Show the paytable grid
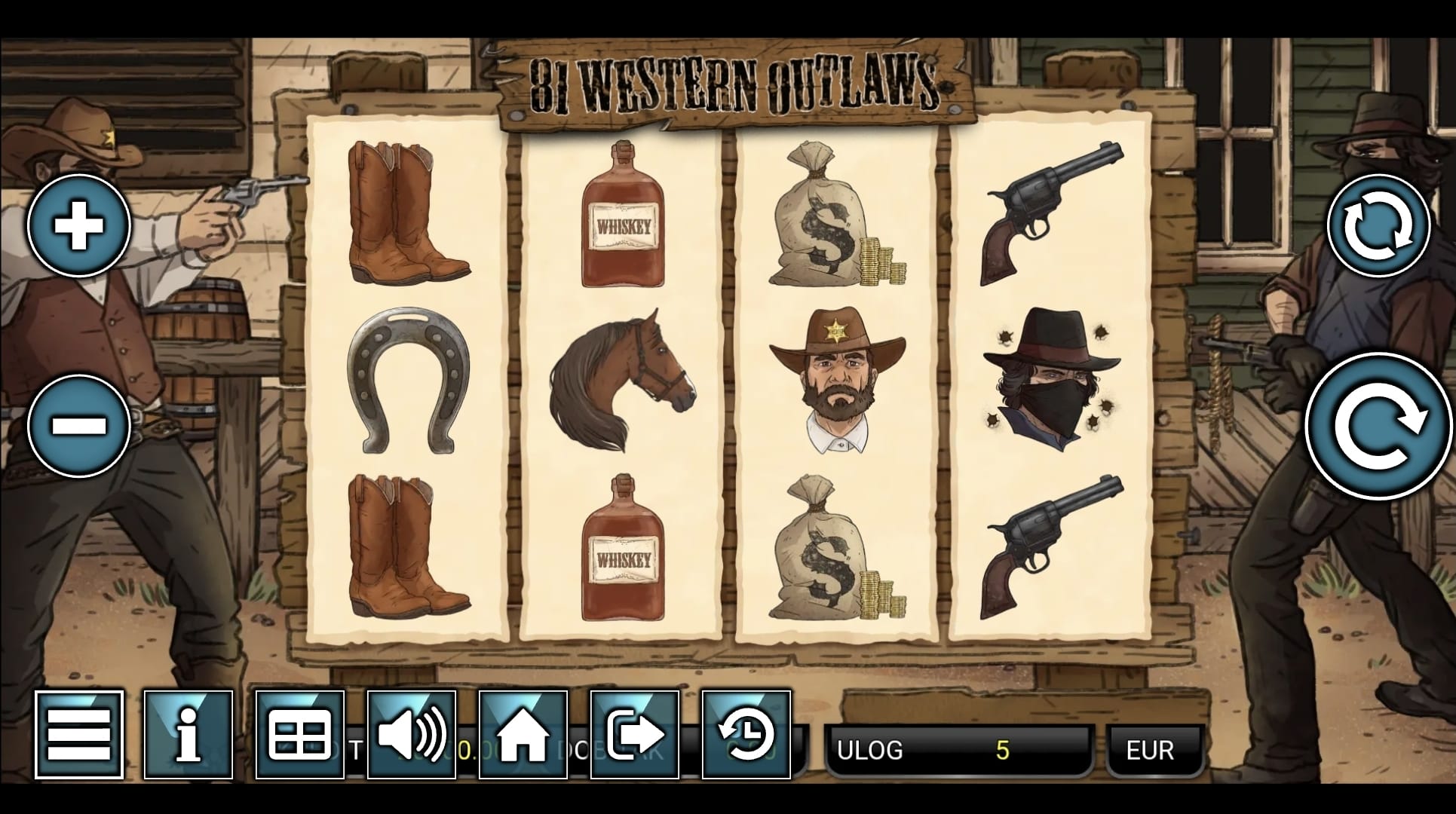 pos(299,734)
